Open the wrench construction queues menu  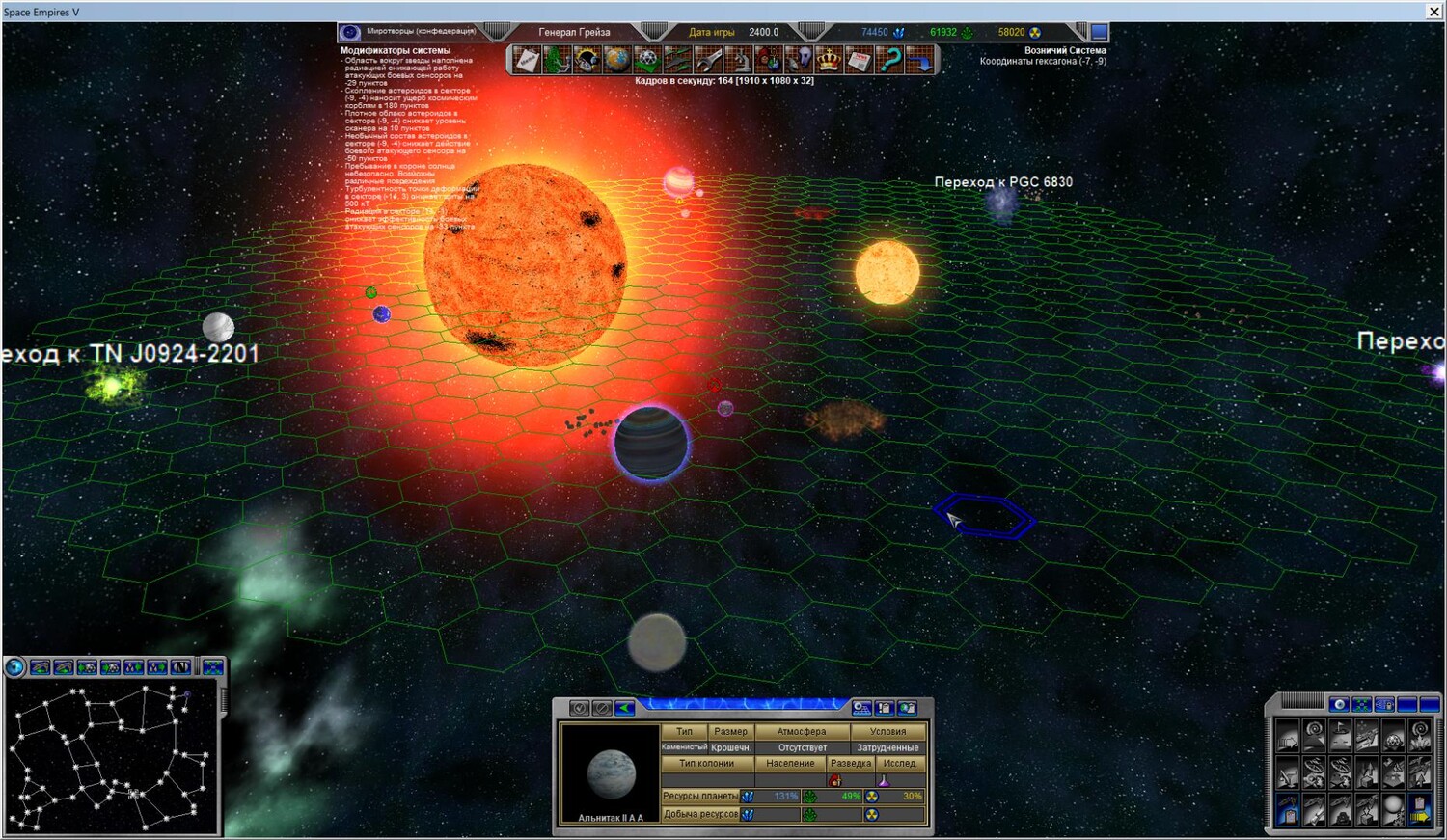(708, 61)
